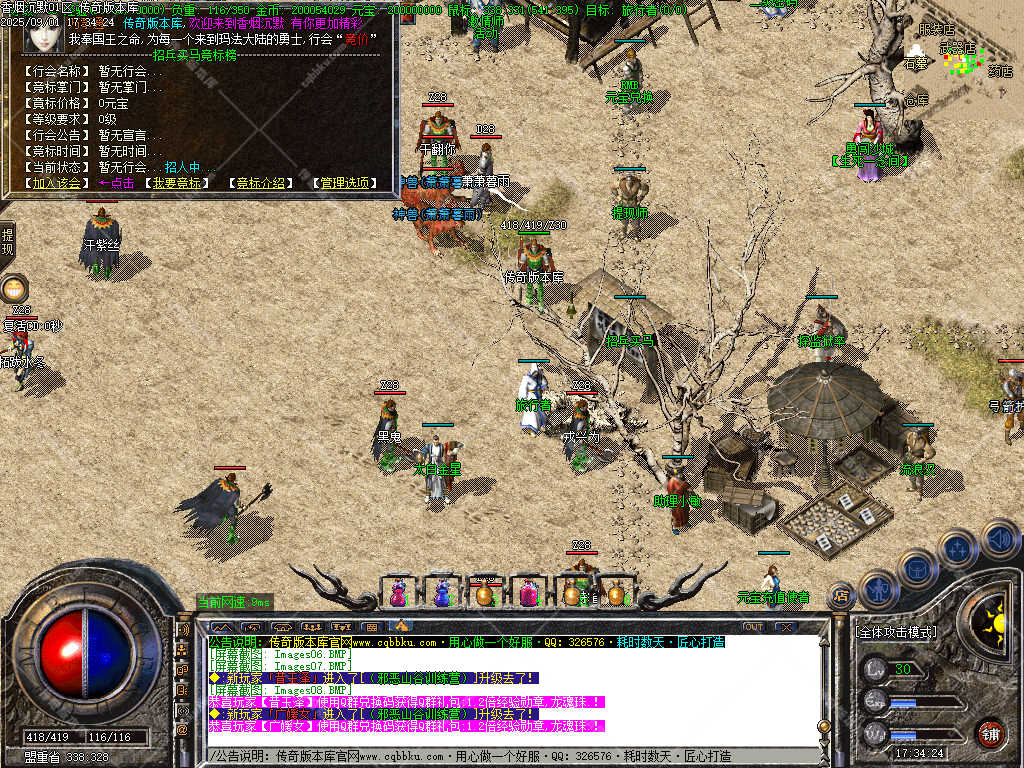Toggle the sound speaker button

(999, 538)
